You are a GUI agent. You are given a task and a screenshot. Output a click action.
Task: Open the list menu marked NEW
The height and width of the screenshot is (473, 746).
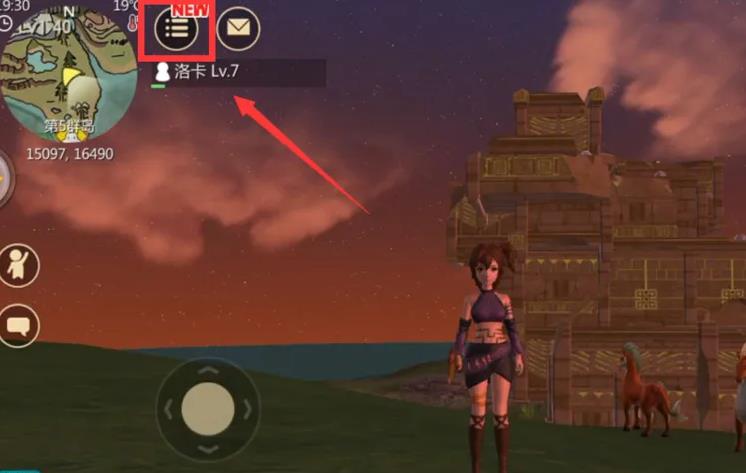[x=177, y=29]
